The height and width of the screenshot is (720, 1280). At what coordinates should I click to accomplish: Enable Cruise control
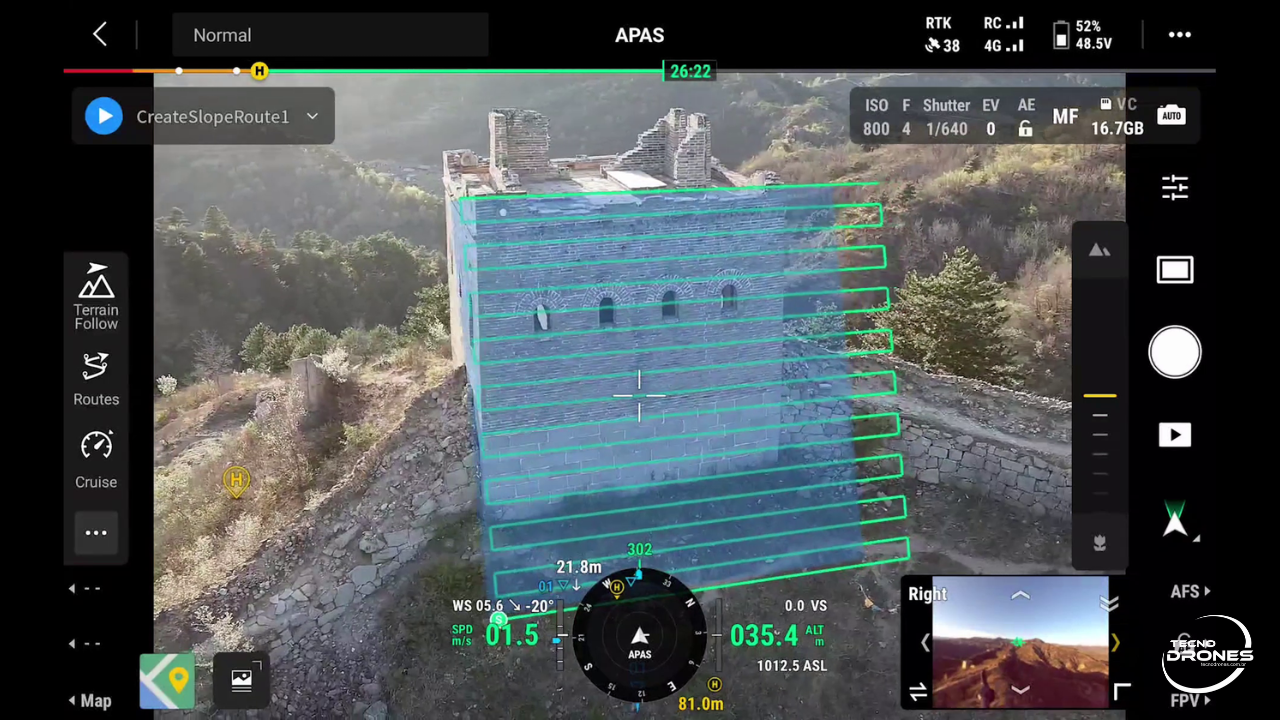tap(96, 459)
